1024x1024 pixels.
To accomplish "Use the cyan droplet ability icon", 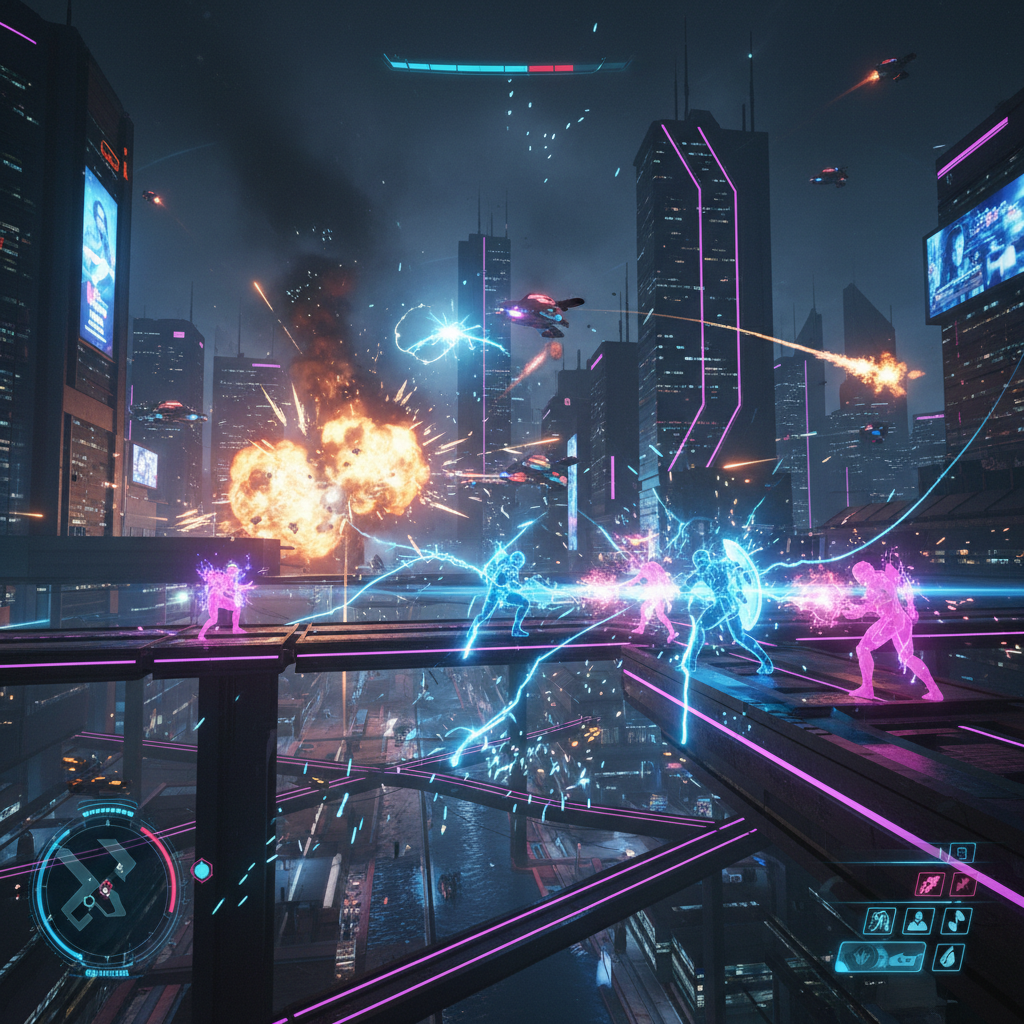I will 948,957.
